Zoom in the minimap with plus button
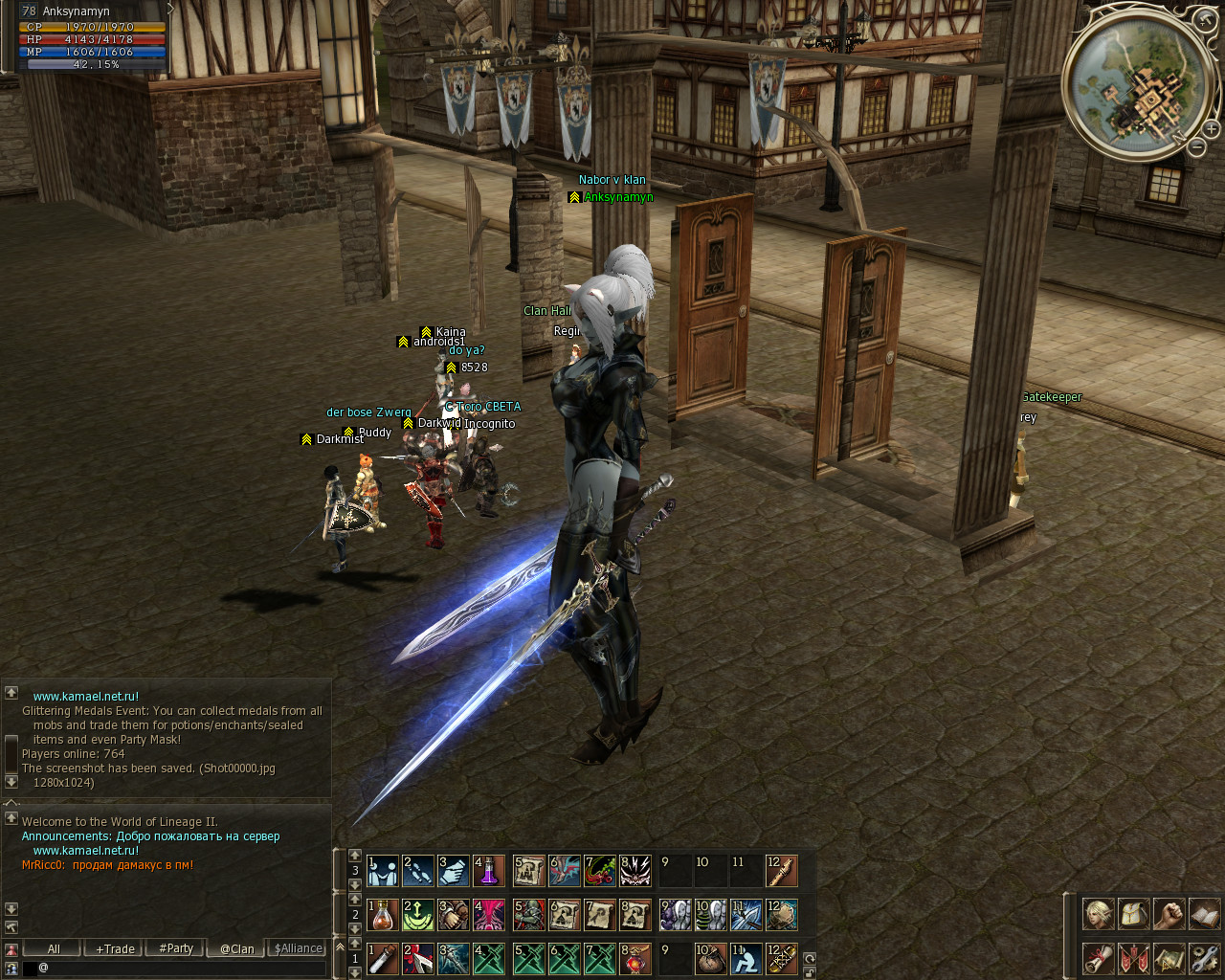This screenshot has height=980, width=1225. [1211, 129]
